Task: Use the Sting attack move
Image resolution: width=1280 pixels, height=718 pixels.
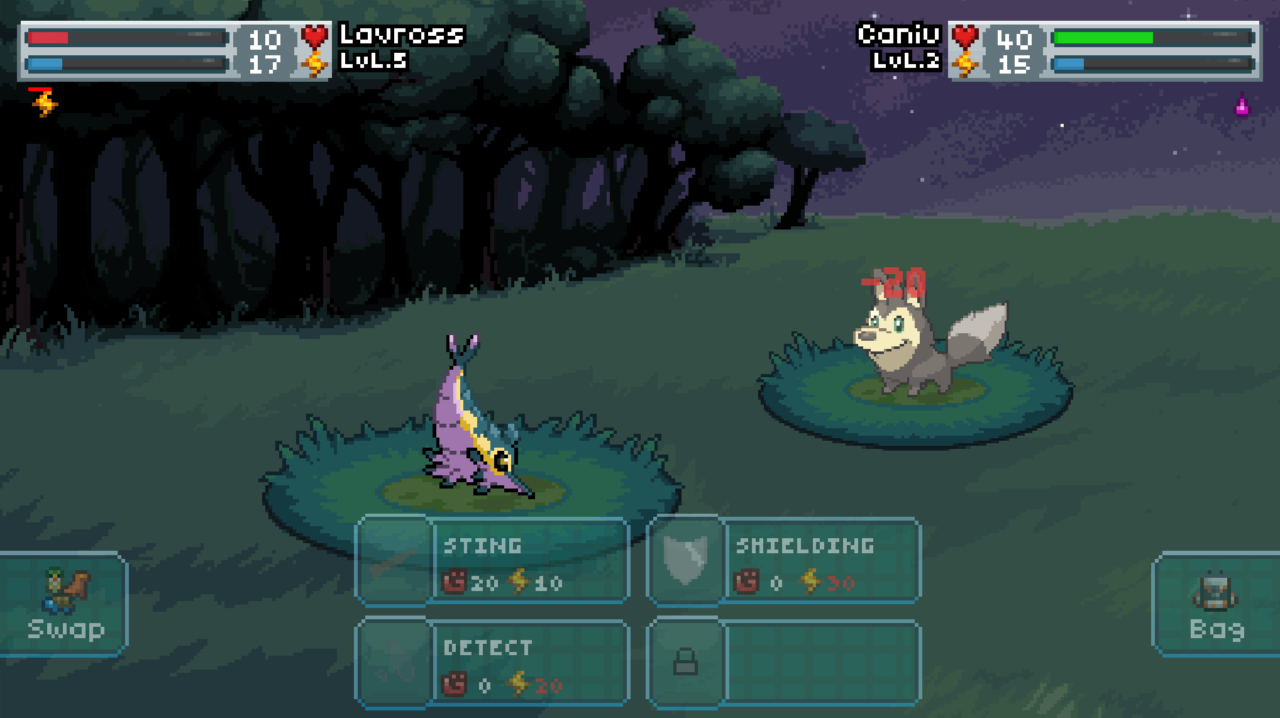Action: [493, 561]
